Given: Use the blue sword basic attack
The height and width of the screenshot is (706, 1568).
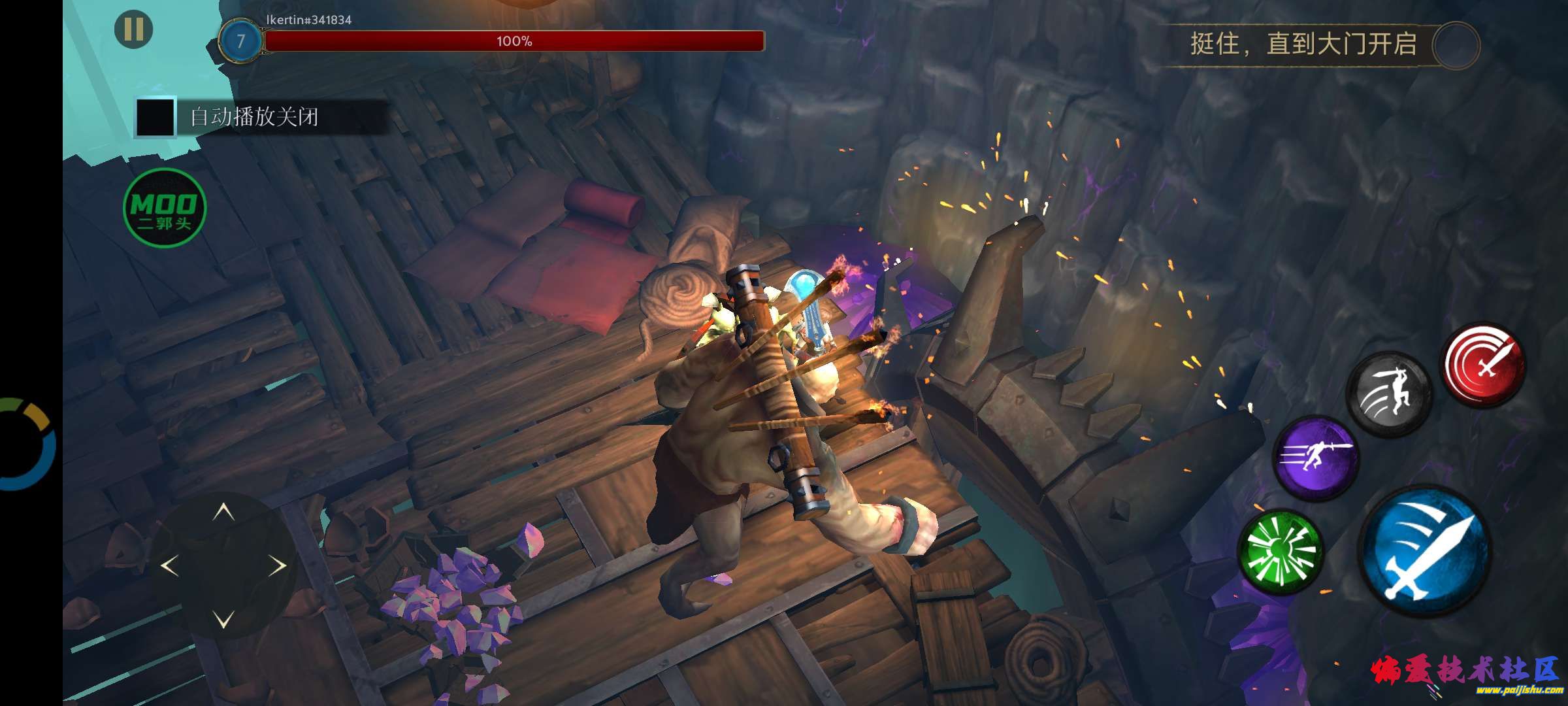Looking at the screenshot, I should coord(1425,551).
